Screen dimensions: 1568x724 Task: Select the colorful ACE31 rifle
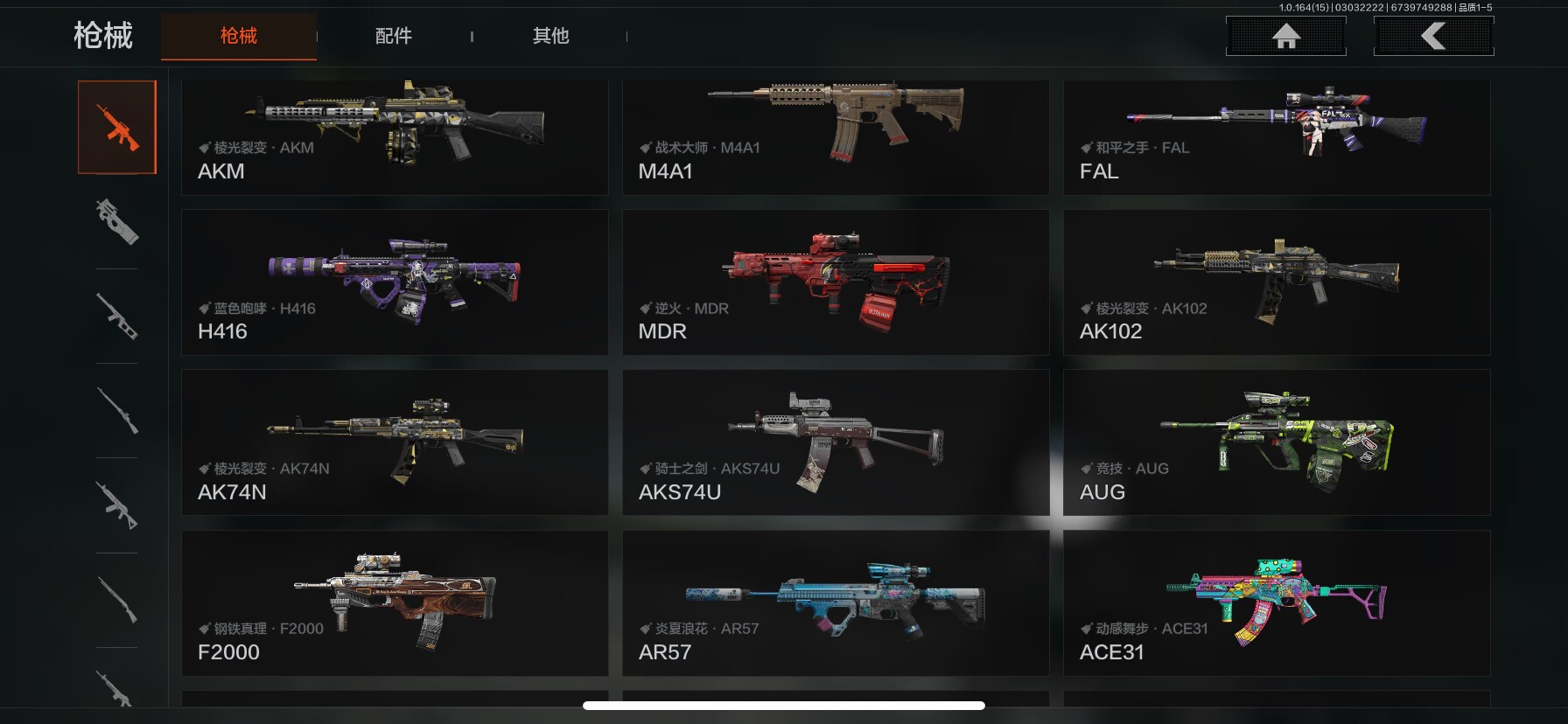(1276, 602)
